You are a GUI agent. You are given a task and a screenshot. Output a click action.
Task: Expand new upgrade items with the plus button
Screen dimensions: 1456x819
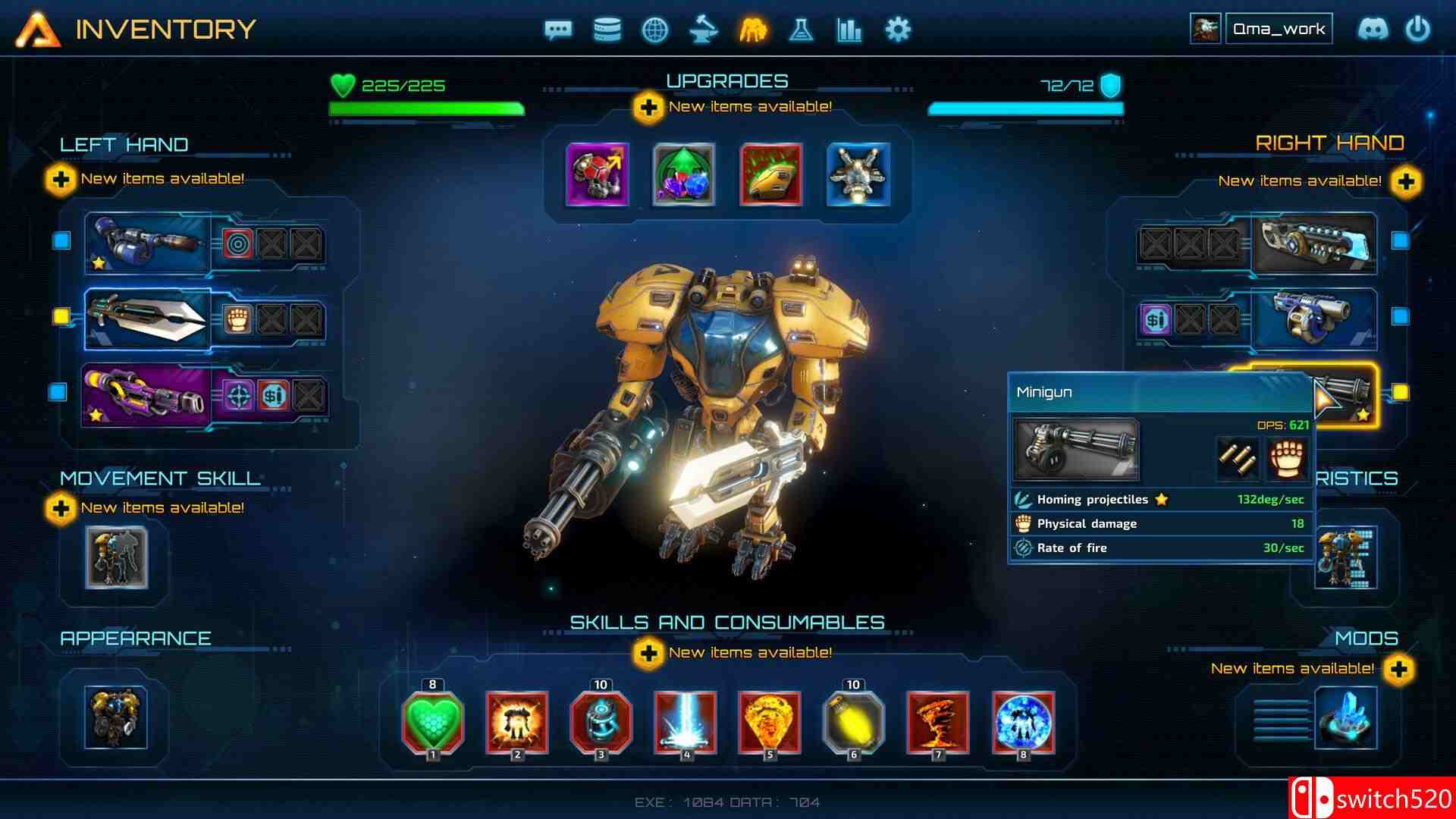point(648,107)
